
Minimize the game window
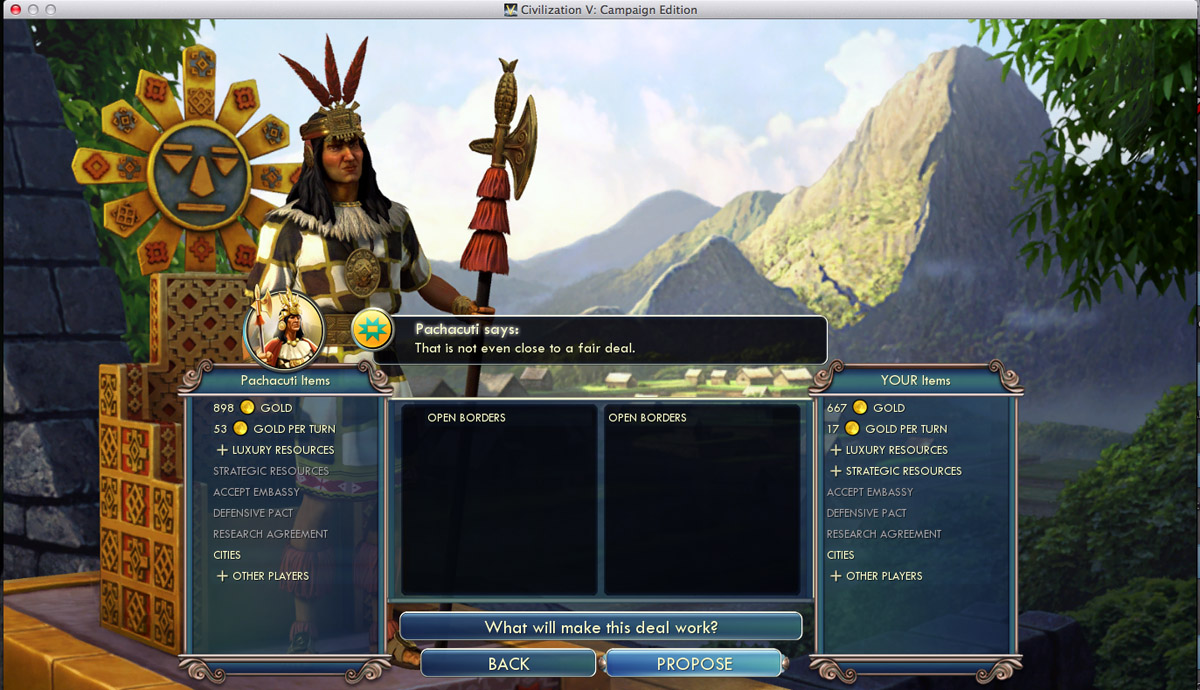(33, 9)
